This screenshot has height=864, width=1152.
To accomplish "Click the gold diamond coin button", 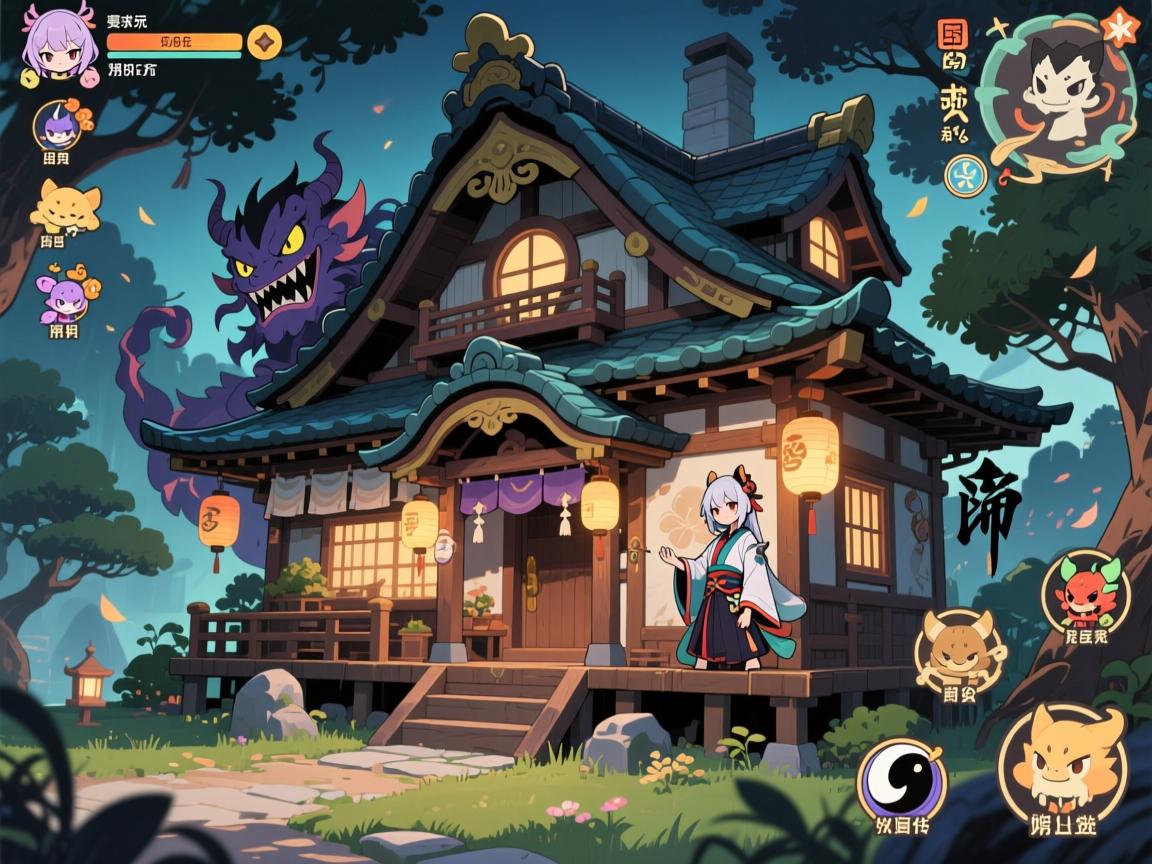I will [x=264, y=42].
